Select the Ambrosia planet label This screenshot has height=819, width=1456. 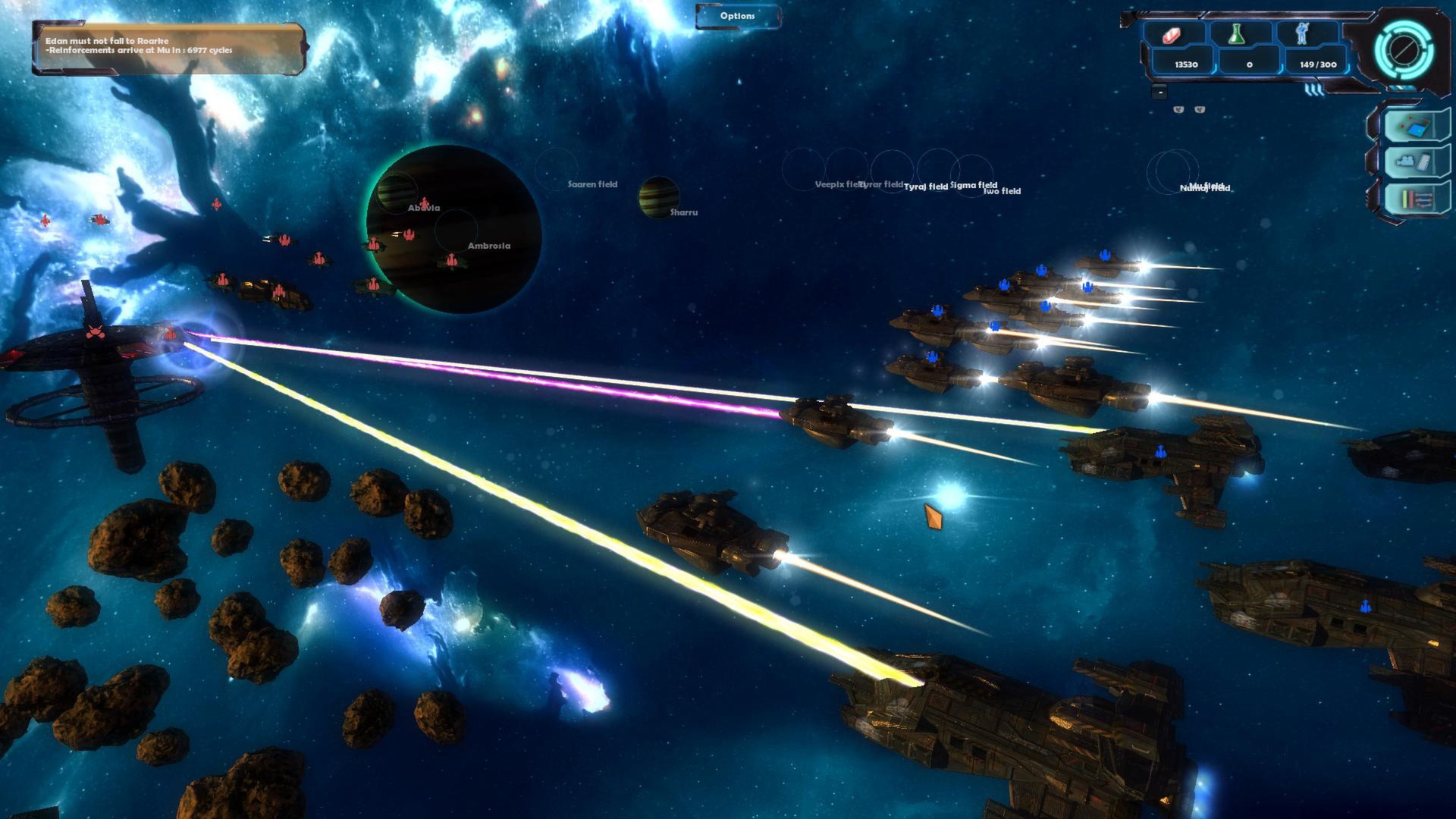[x=488, y=245]
